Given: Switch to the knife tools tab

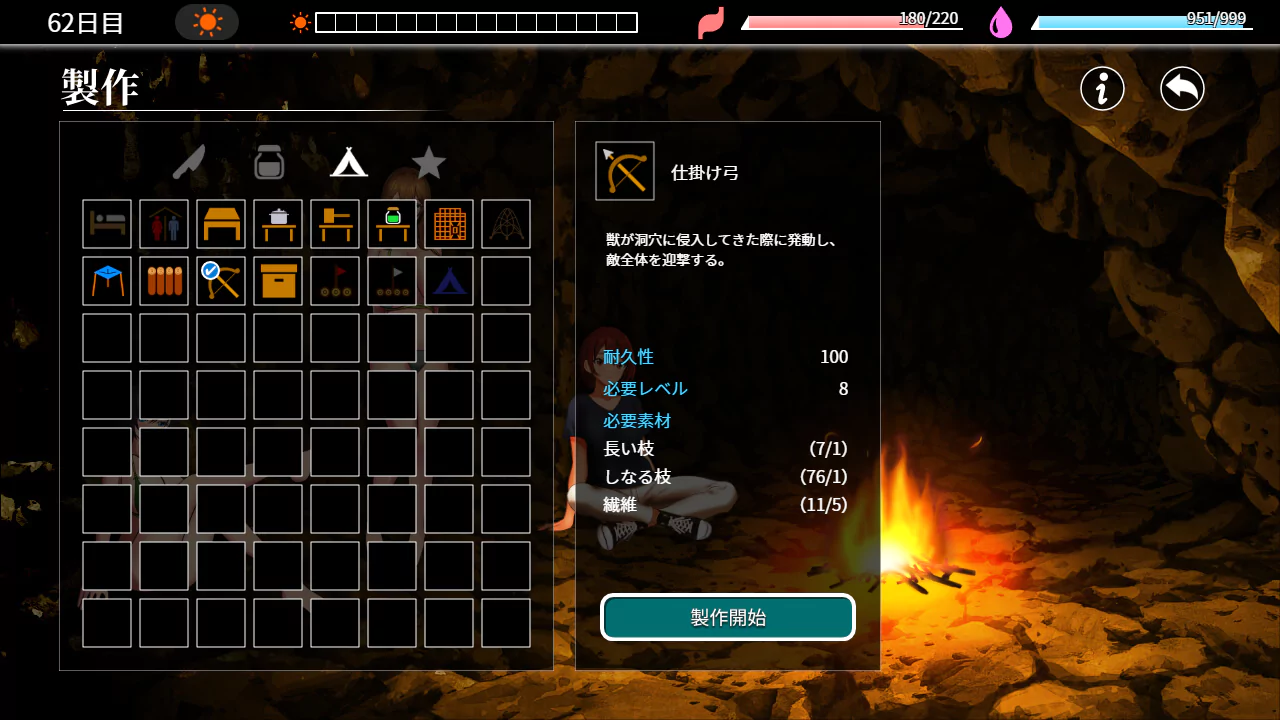Looking at the screenshot, I should (188, 162).
